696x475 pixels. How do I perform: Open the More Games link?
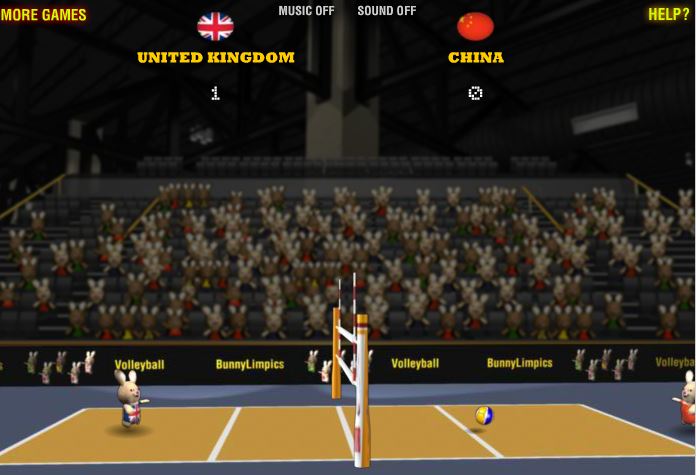(x=44, y=15)
